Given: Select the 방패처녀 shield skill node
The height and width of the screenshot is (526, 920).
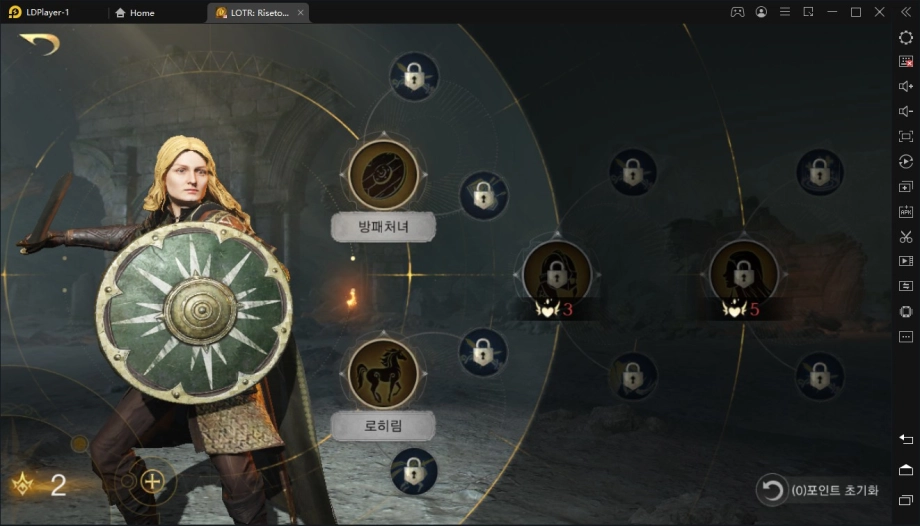Looking at the screenshot, I should [383, 174].
